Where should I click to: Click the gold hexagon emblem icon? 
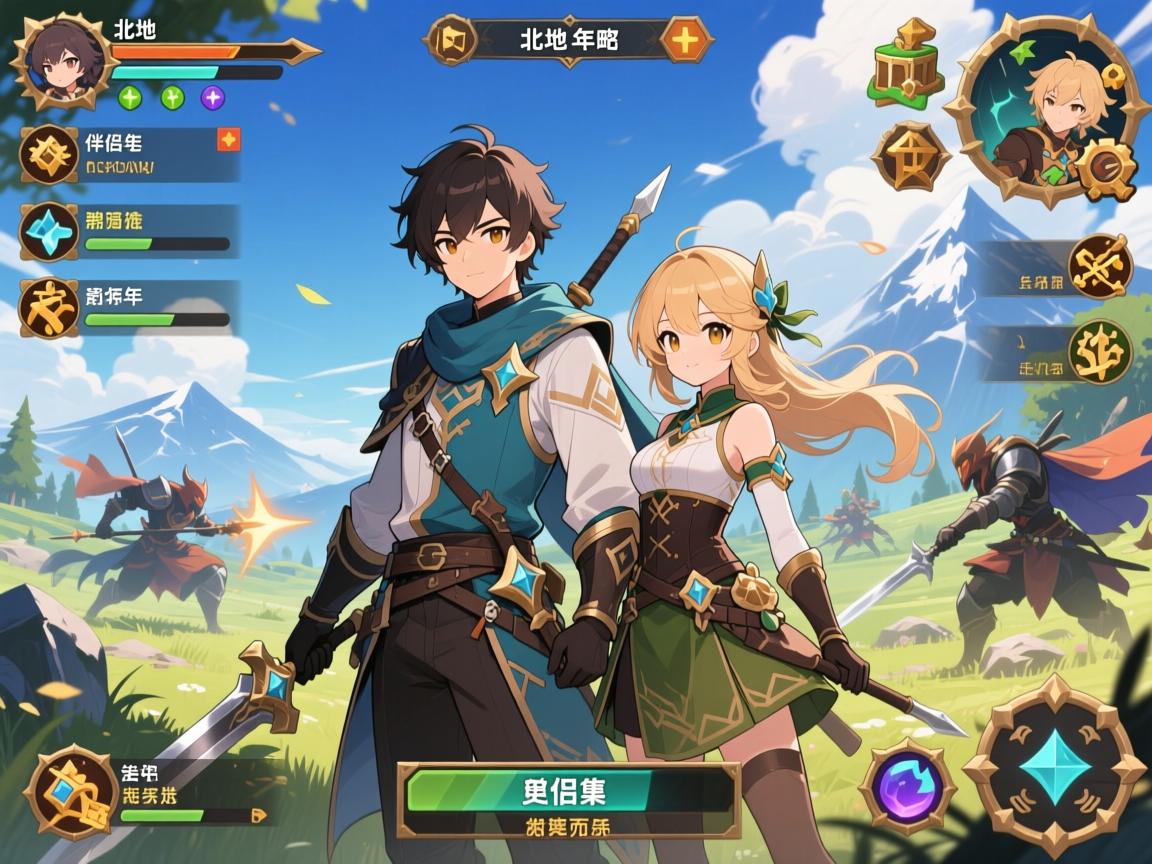(910, 155)
